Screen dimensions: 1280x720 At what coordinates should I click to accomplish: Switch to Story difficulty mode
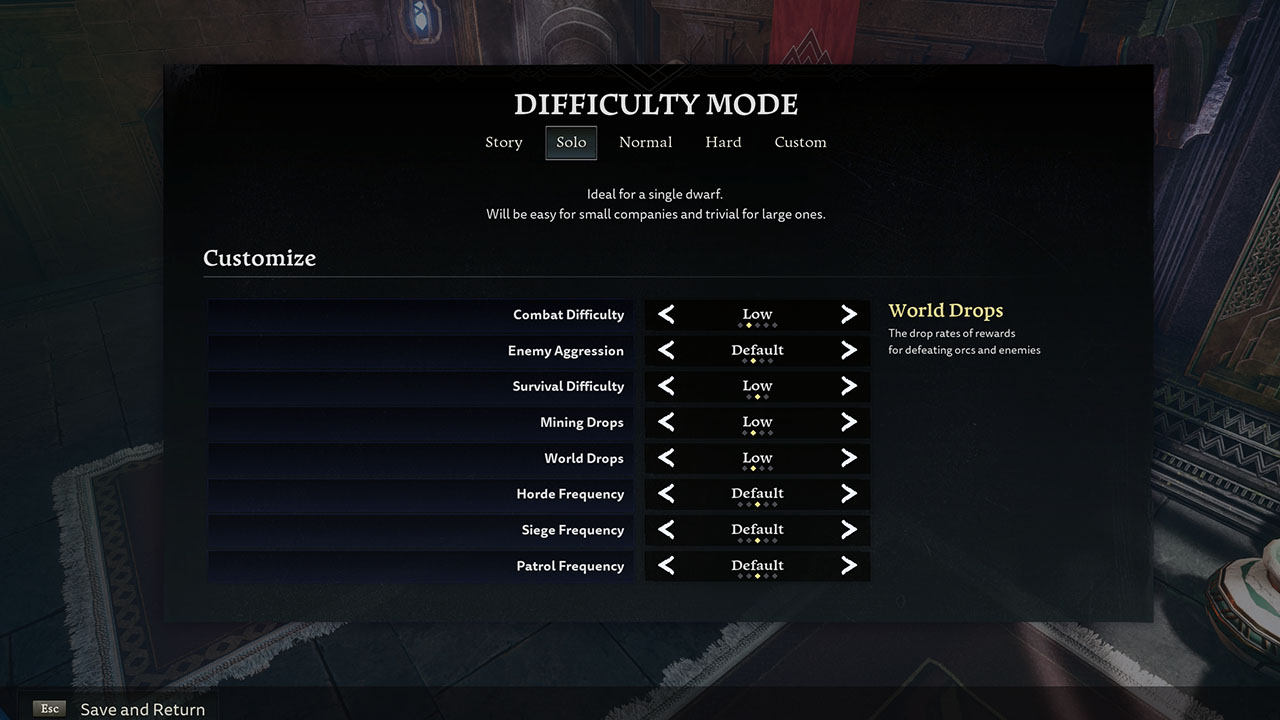[504, 142]
